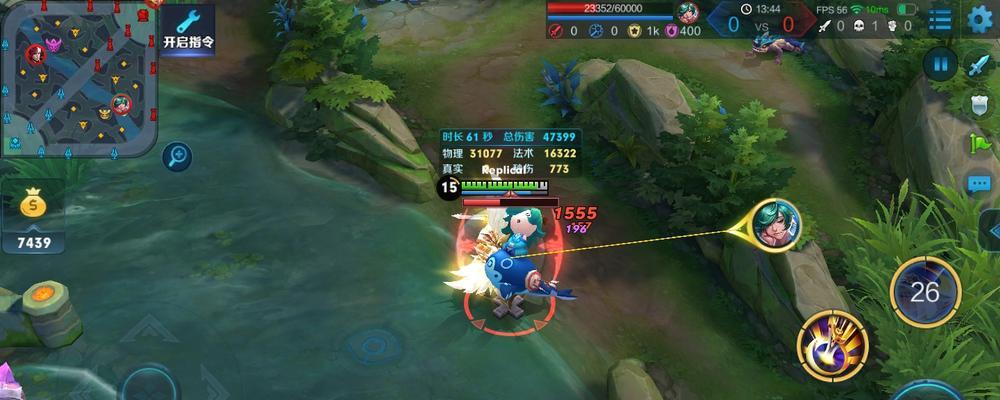Tap the green flag signal icon
This screenshot has width=1000, height=400.
point(979,144)
